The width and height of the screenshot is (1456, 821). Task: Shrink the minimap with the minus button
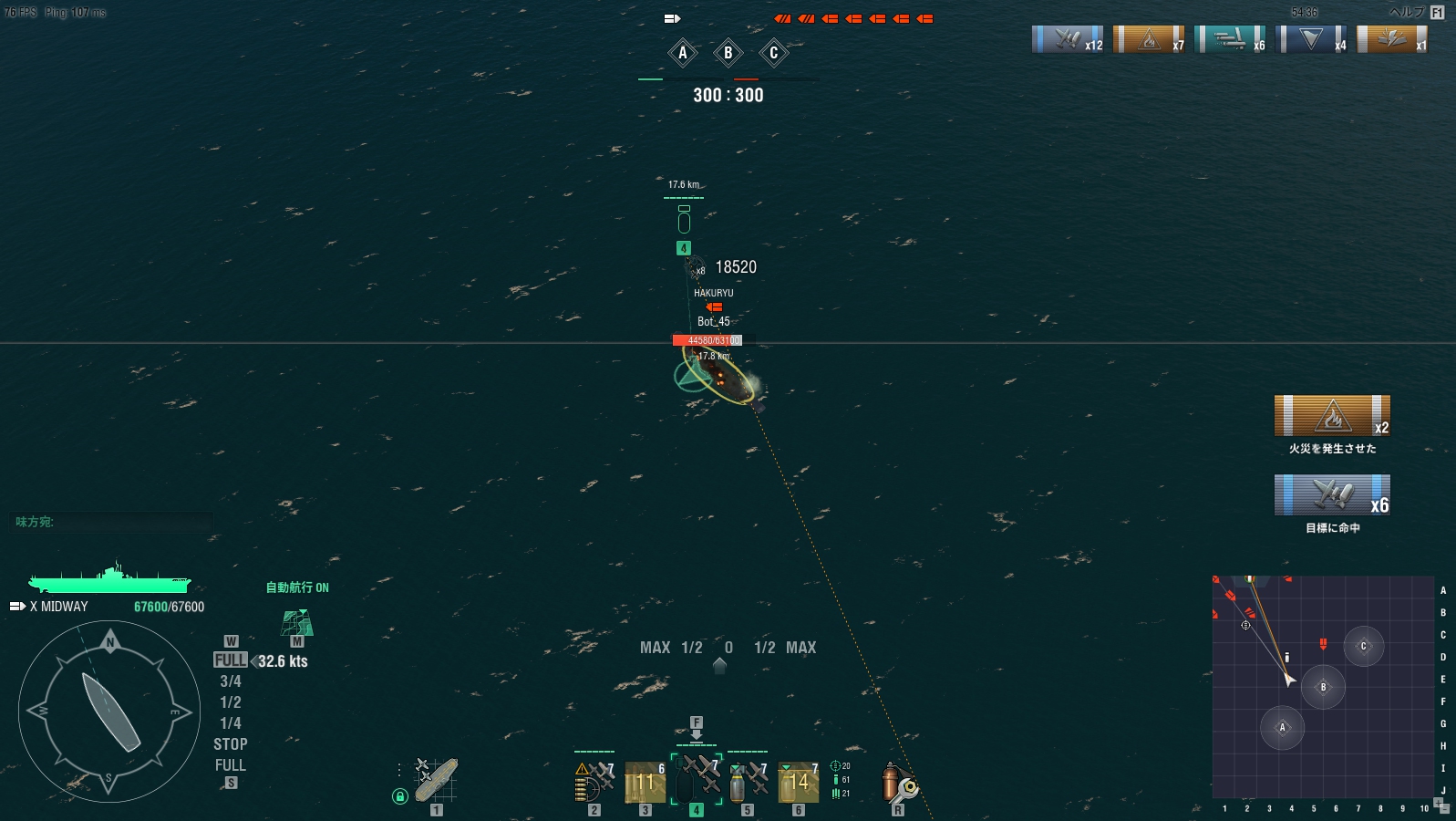(x=1445, y=809)
